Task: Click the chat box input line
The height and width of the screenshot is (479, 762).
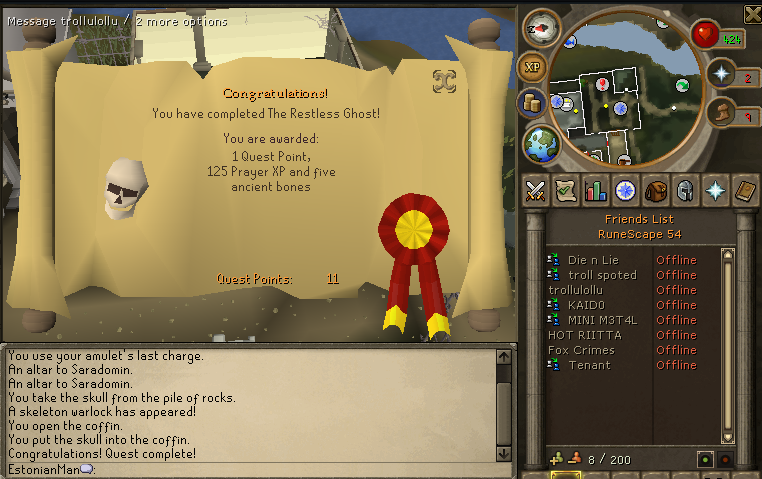Action: pos(250,468)
